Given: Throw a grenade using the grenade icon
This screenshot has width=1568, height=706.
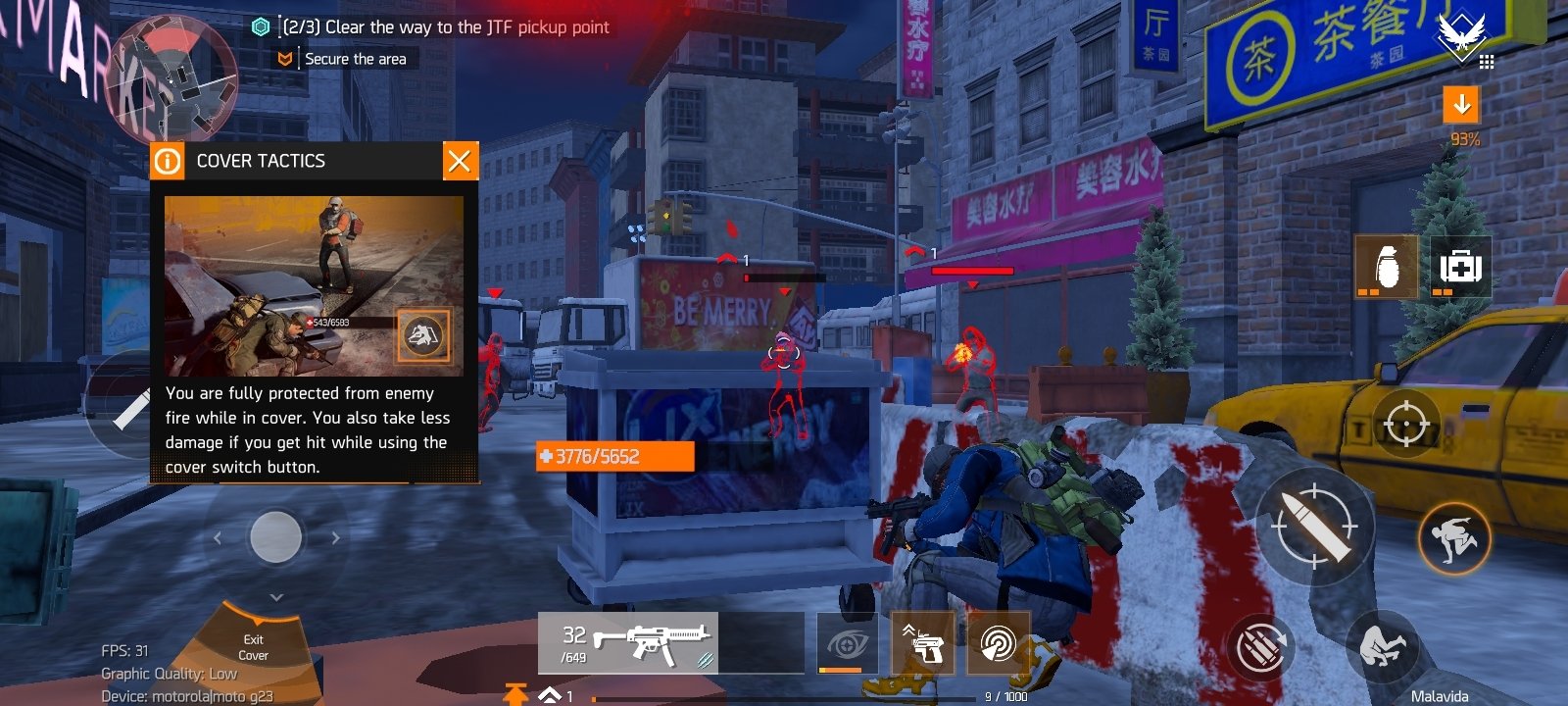Looking at the screenshot, I should (x=1386, y=266).
